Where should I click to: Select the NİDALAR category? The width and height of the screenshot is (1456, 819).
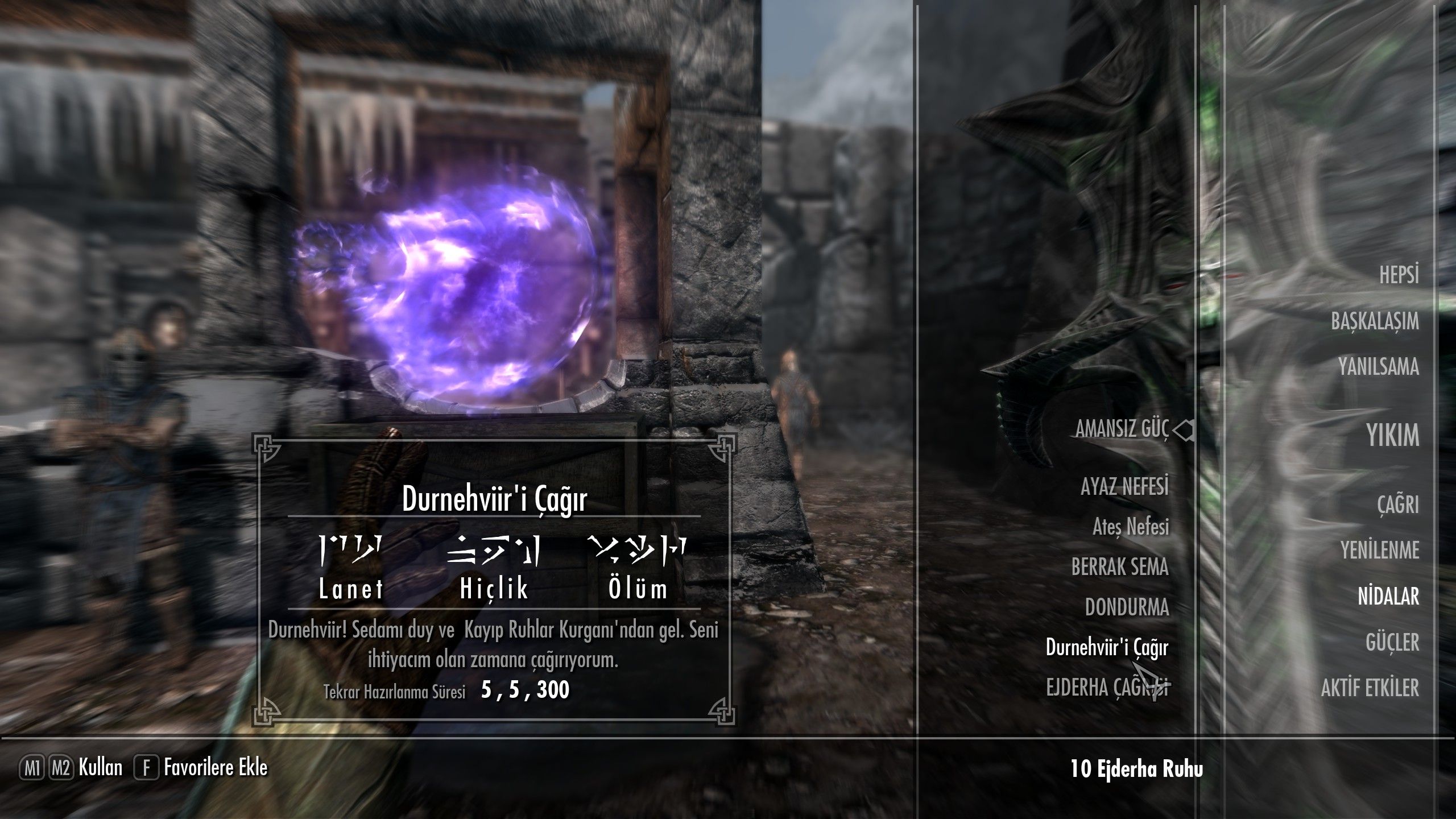[1388, 597]
